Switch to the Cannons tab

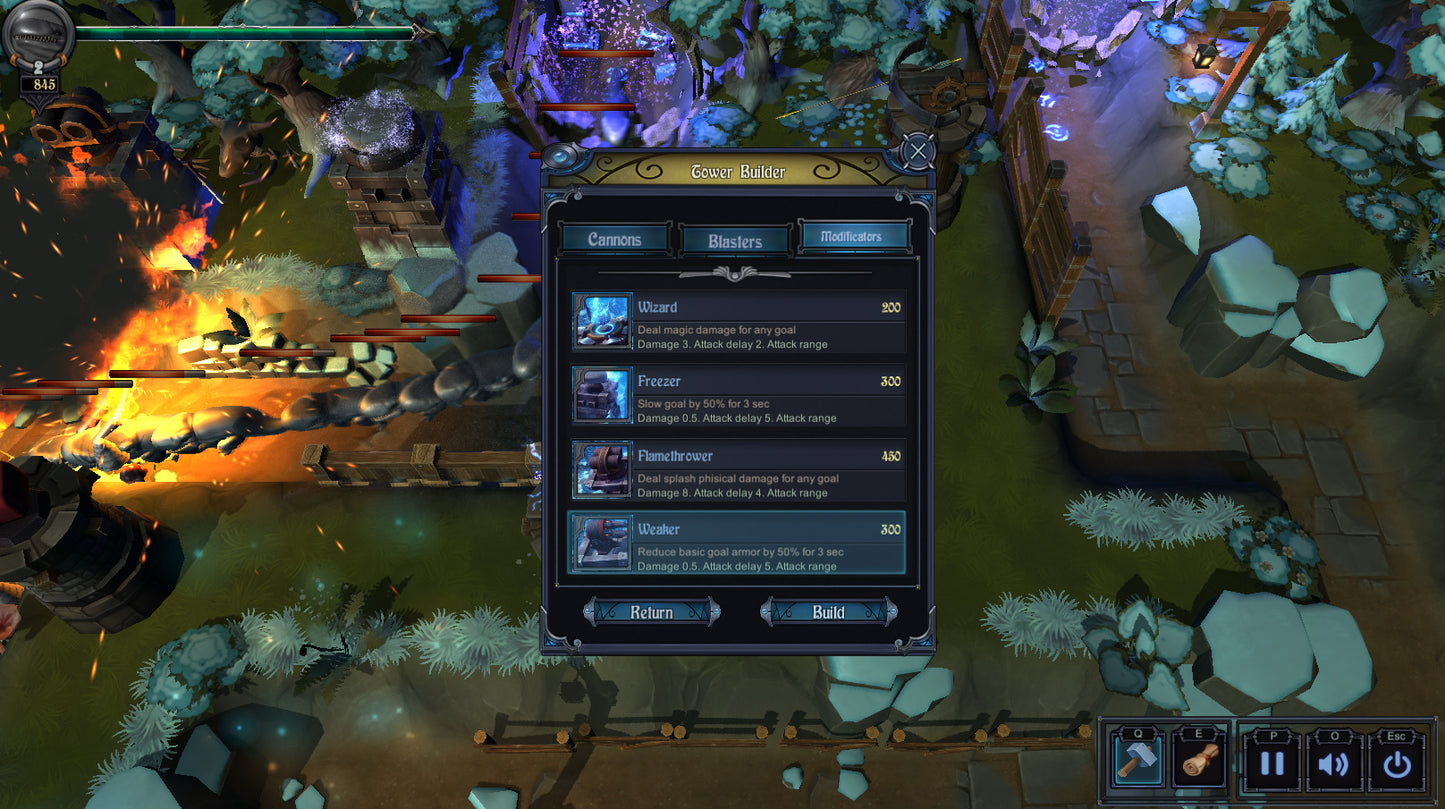(614, 239)
